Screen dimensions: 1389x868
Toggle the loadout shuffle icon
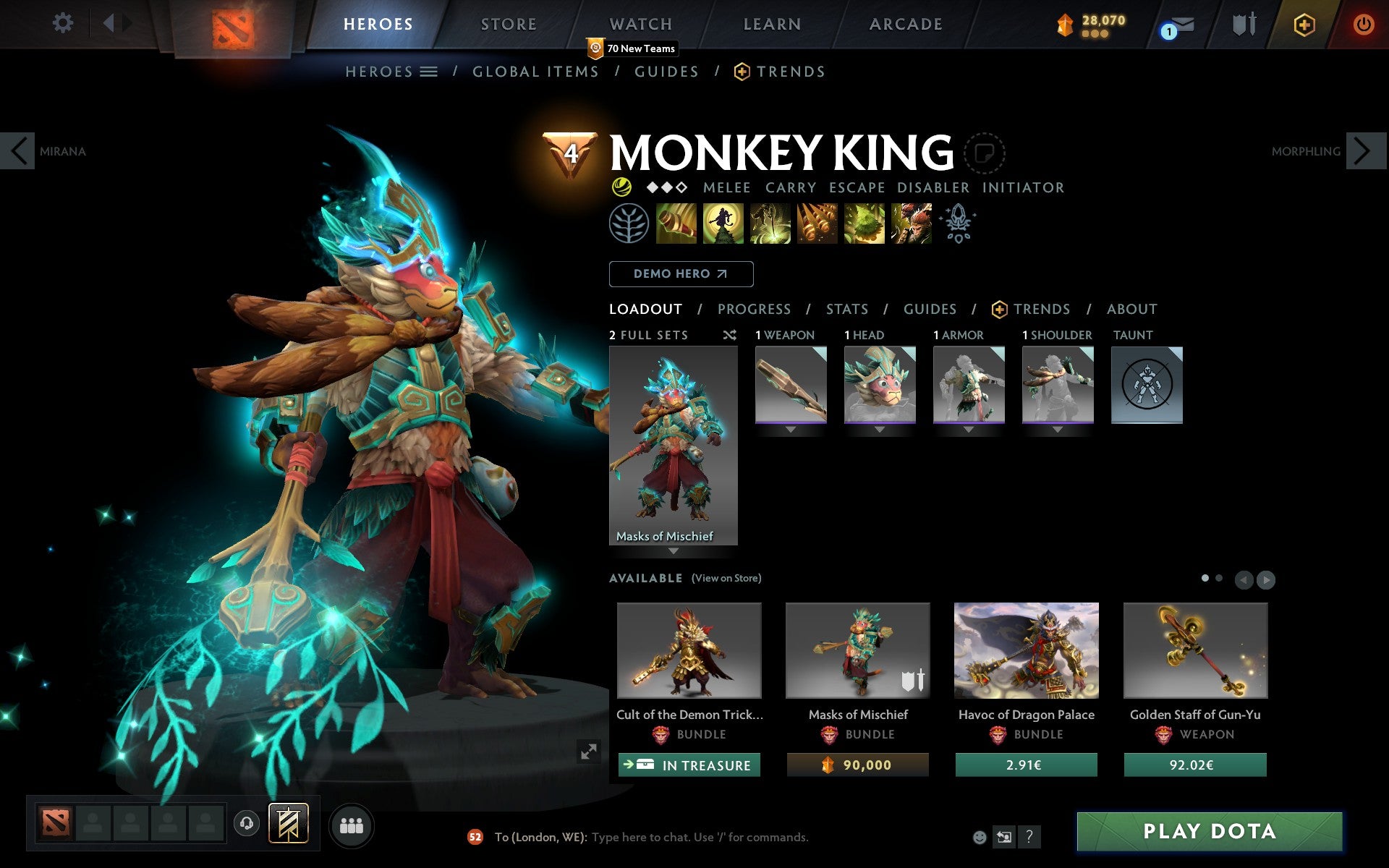tap(729, 335)
